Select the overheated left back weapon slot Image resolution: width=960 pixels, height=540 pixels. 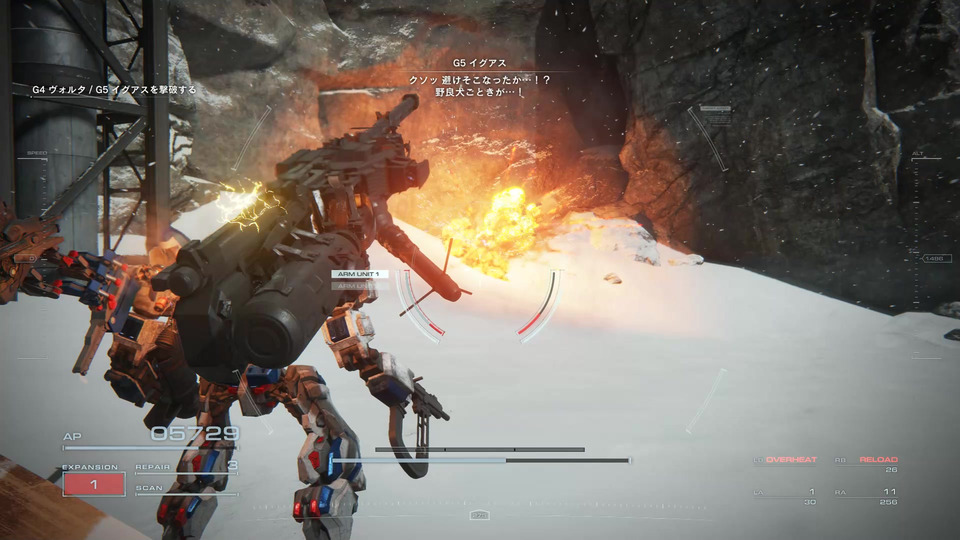coord(786,460)
